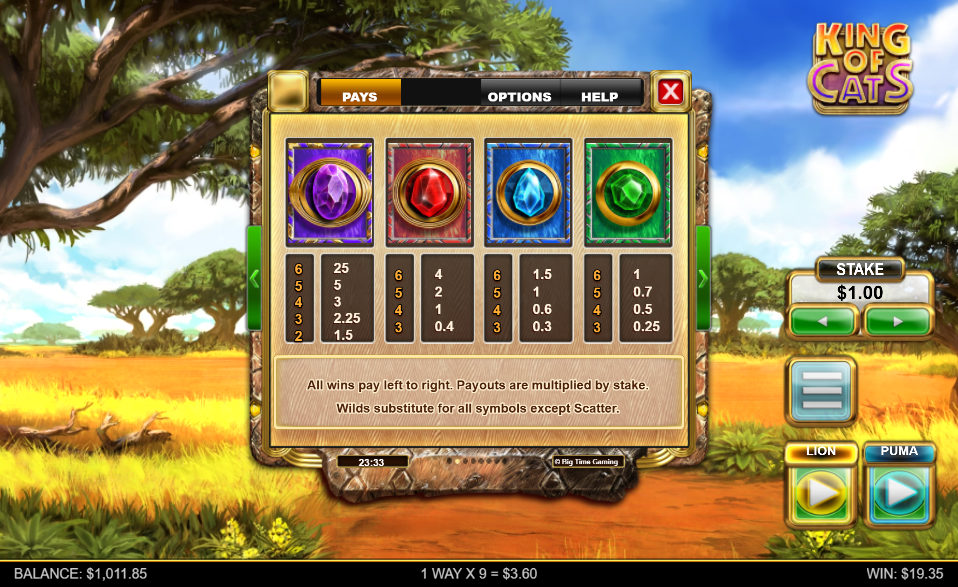Go to the previous paytable page
This screenshot has height=587, width=958.
pyautogui.click(x=254, y=278)
